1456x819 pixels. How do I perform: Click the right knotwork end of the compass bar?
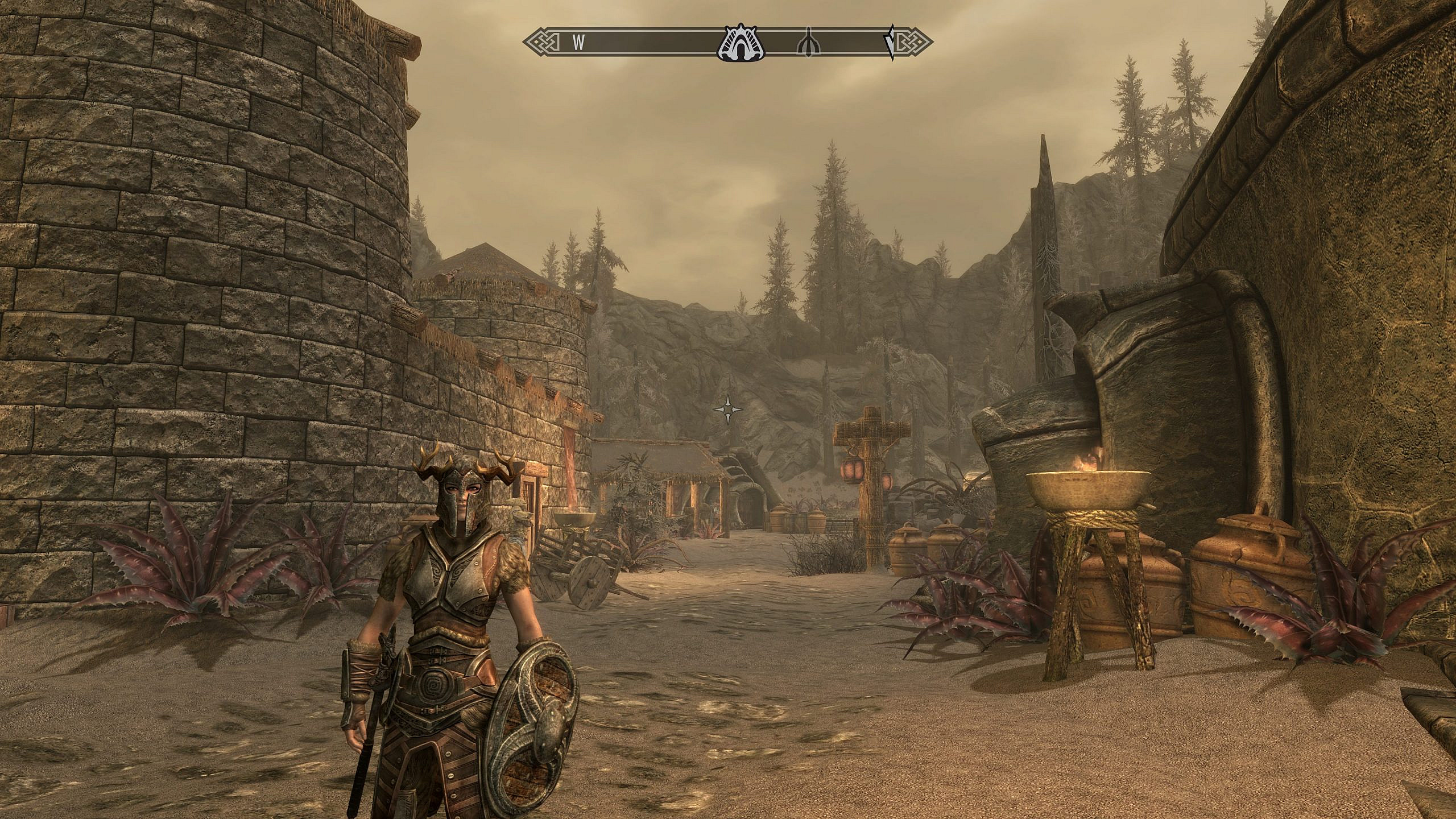tap(917, 42)
